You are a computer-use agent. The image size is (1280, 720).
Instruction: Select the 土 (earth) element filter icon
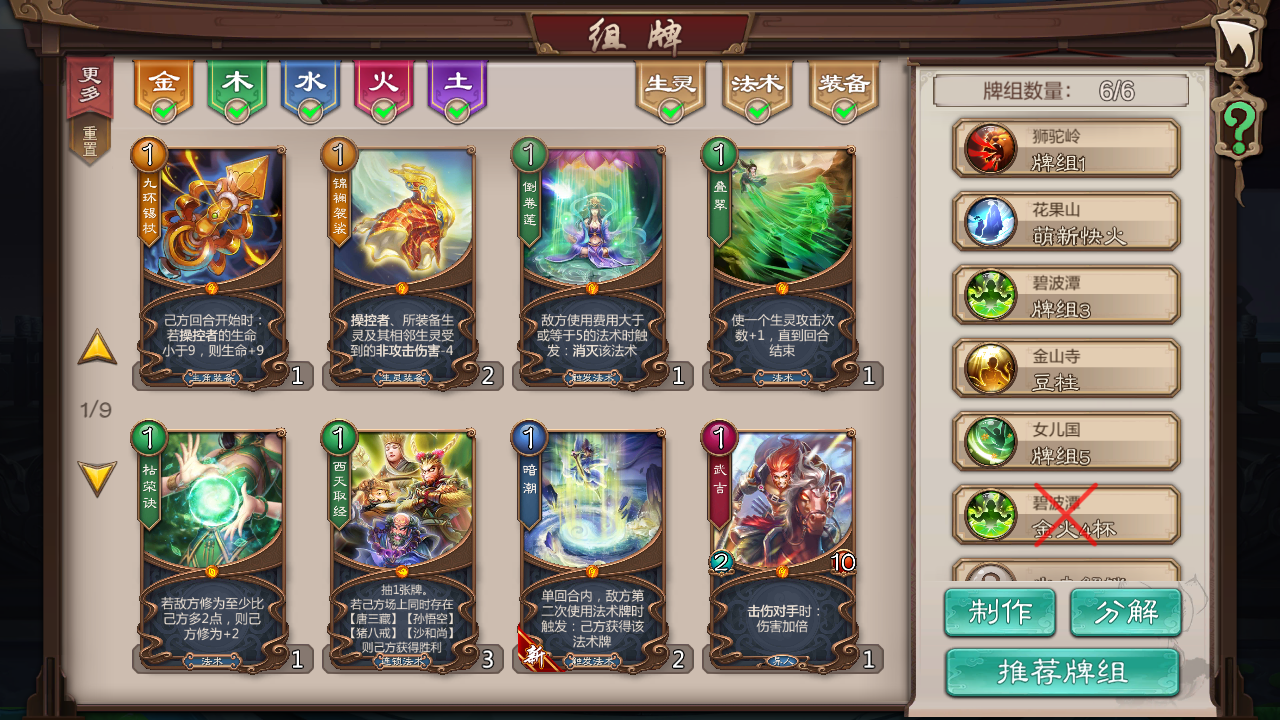[x=458, y=80]
